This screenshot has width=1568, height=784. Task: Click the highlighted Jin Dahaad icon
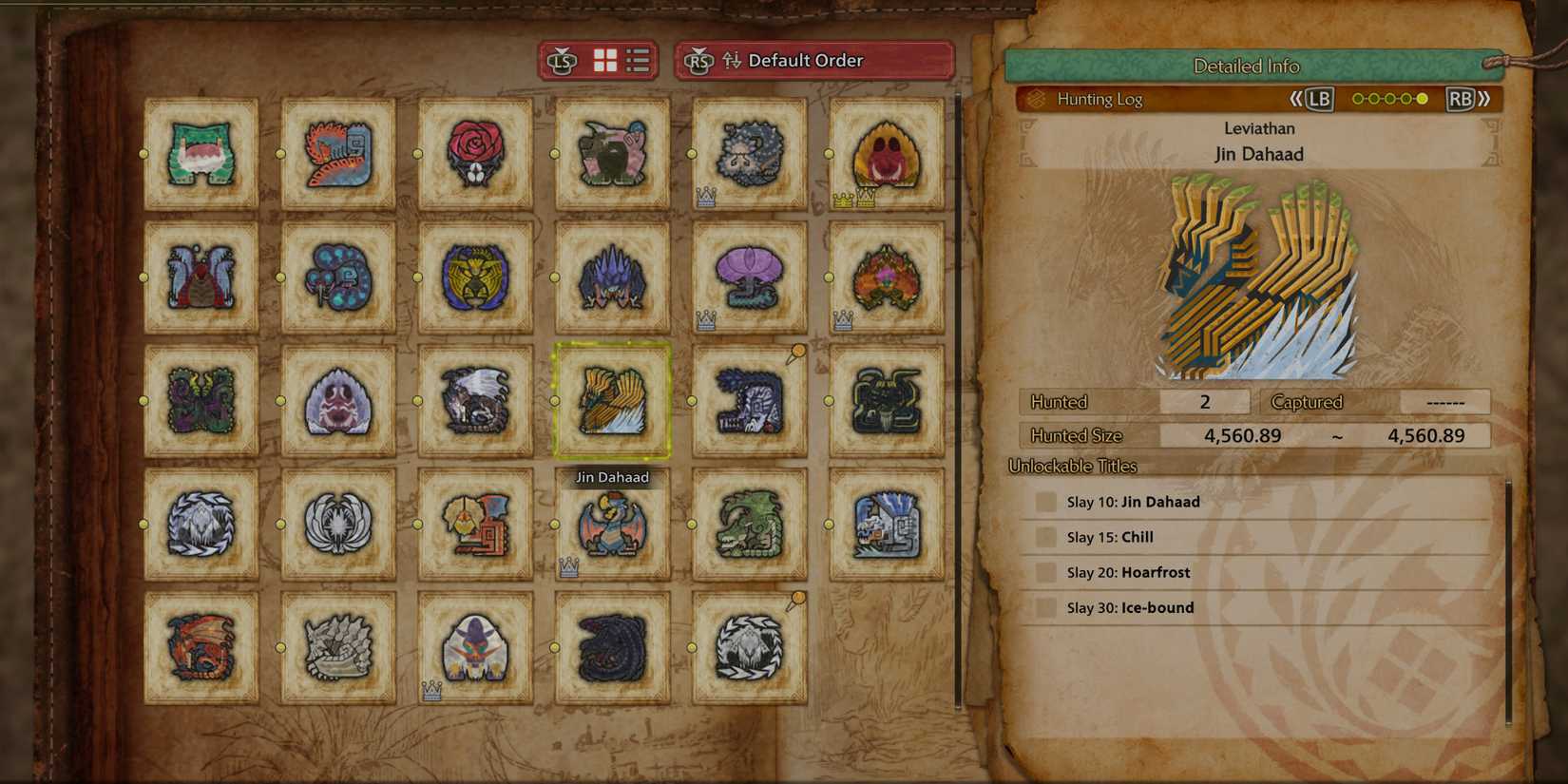click(x=612, y=399)
